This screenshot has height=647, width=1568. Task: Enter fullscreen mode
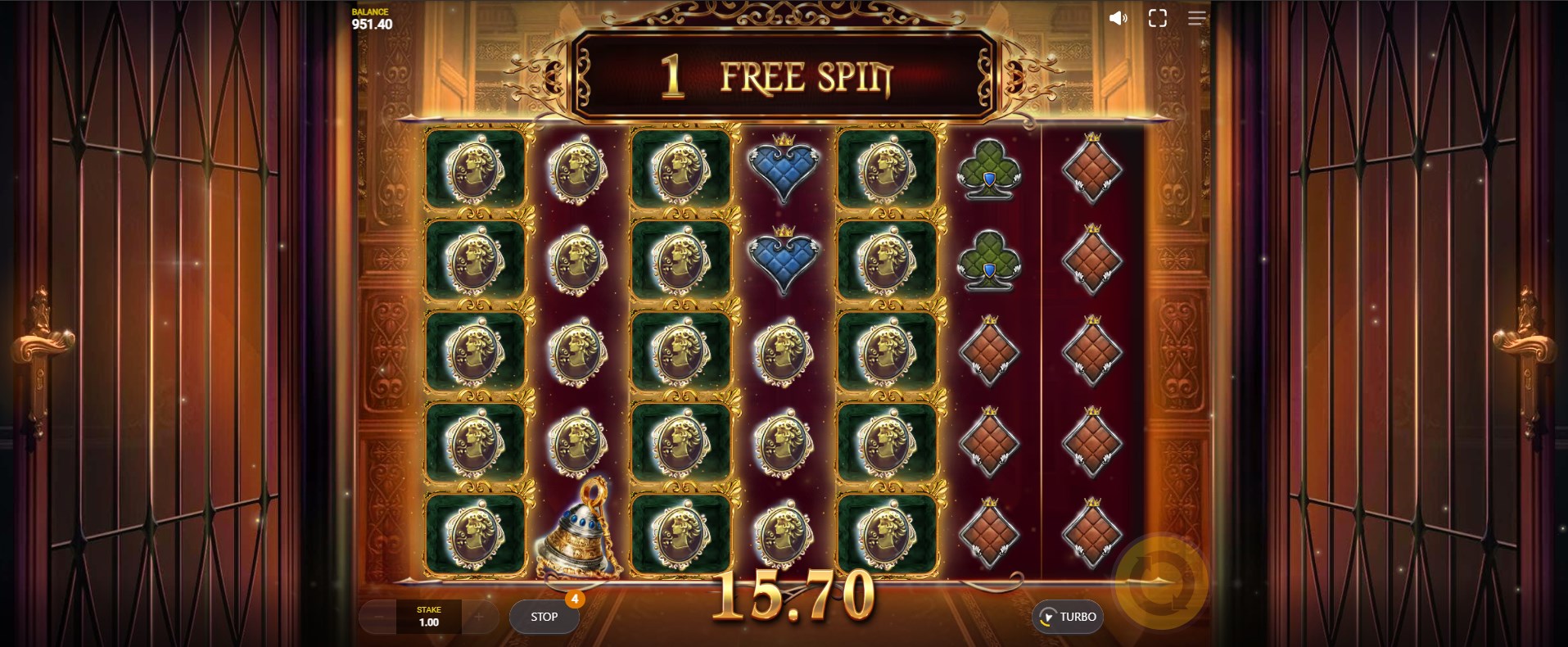[1157, 18]
